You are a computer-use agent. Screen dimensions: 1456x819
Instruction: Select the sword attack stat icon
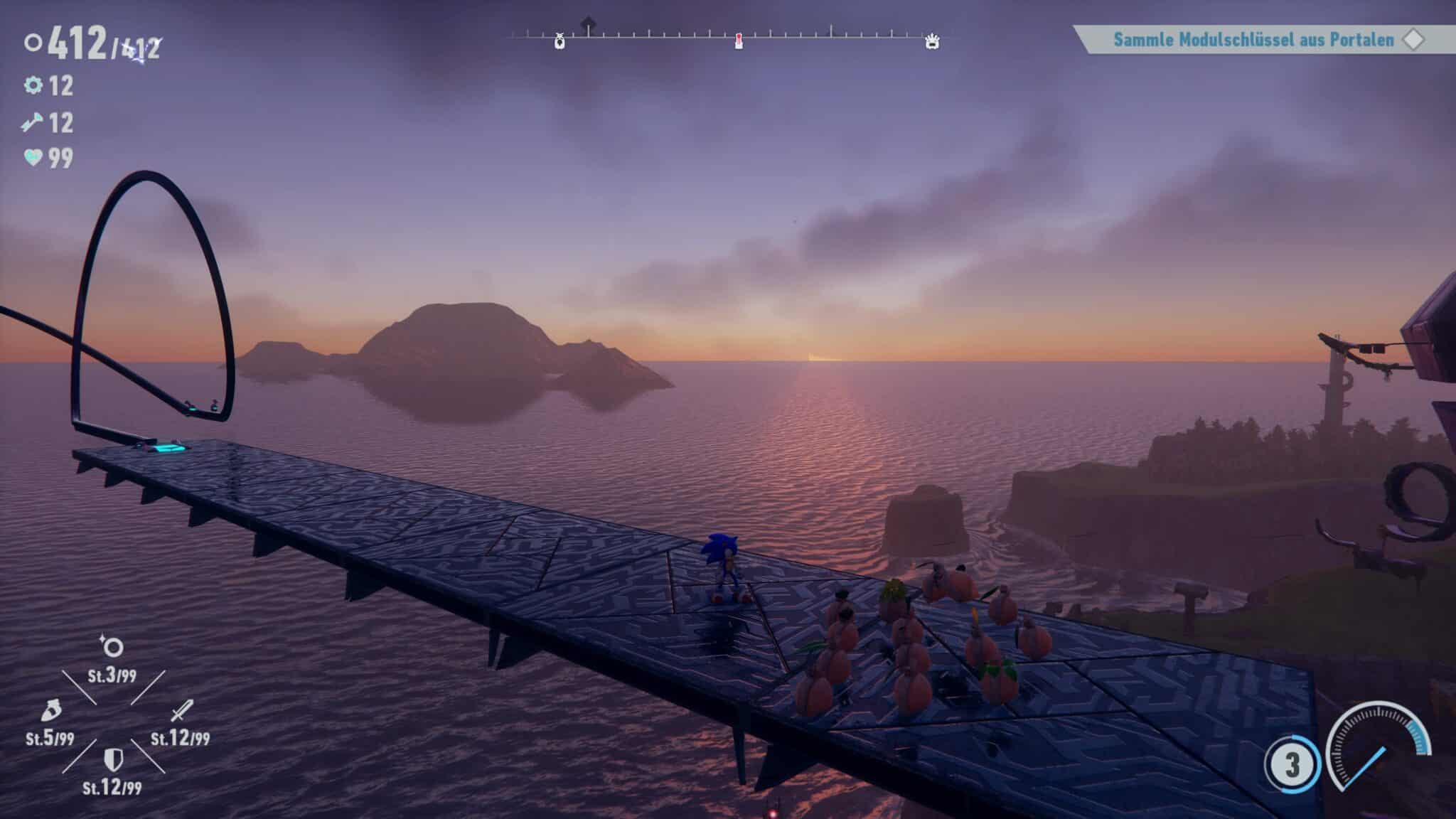(x=182, y=710)
